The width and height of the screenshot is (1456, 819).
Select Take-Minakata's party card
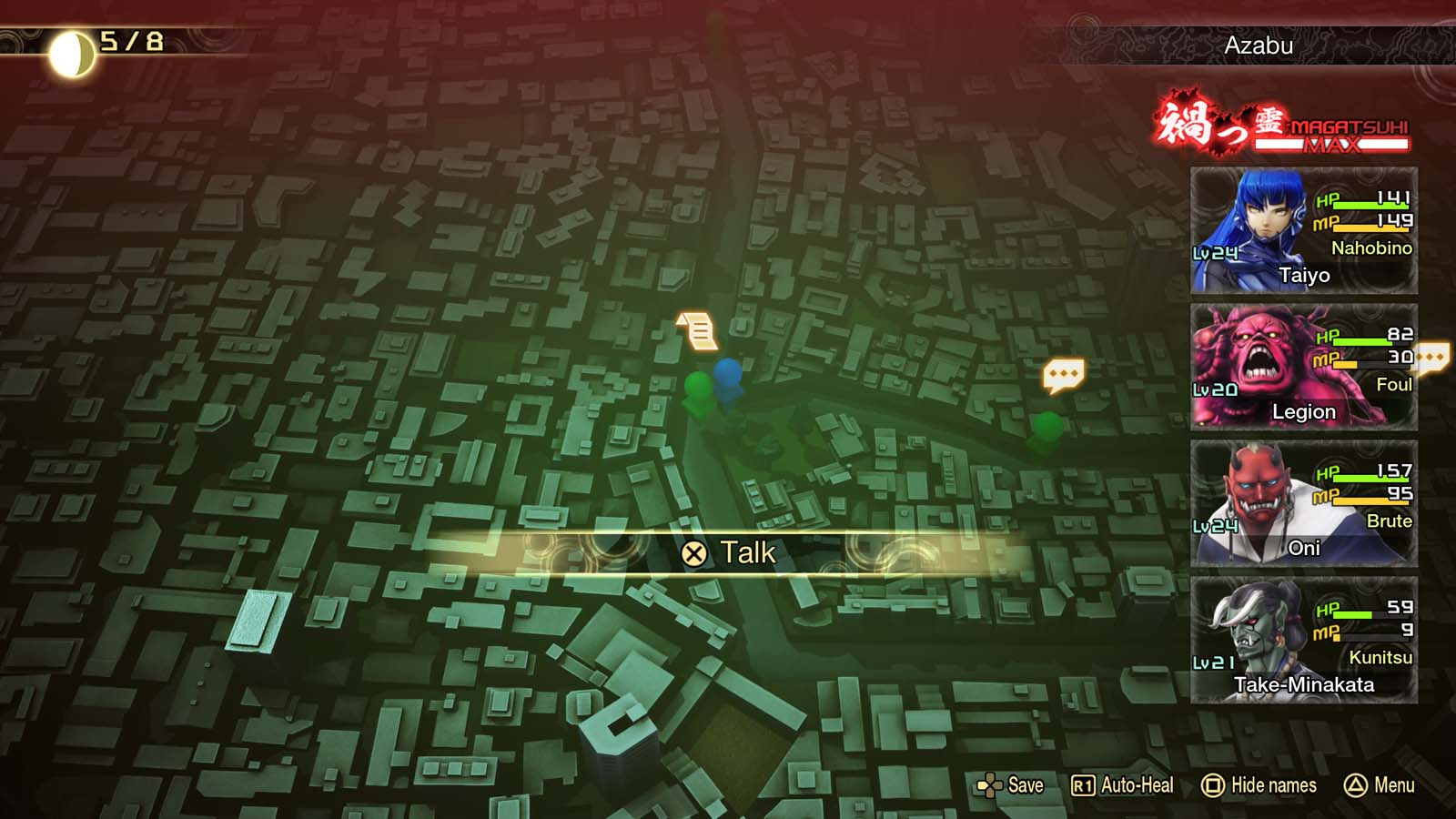point(1303,640)
